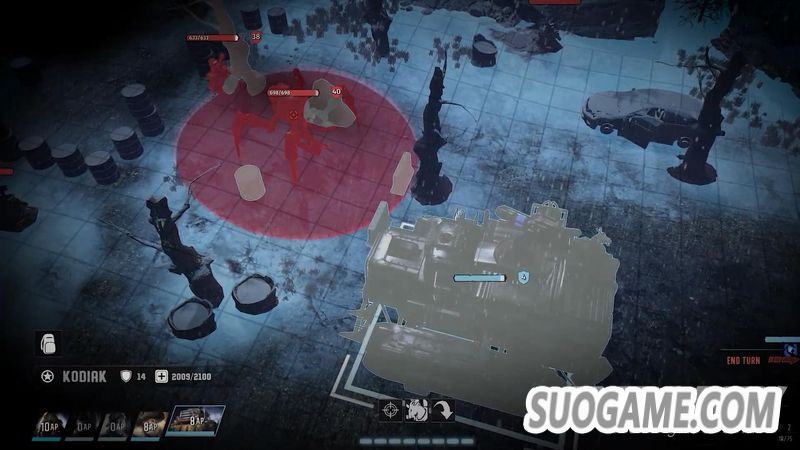Activate the curved arrow turn ability
The height and width of the screenshot is (450, 800).
(x=442, y=409)
